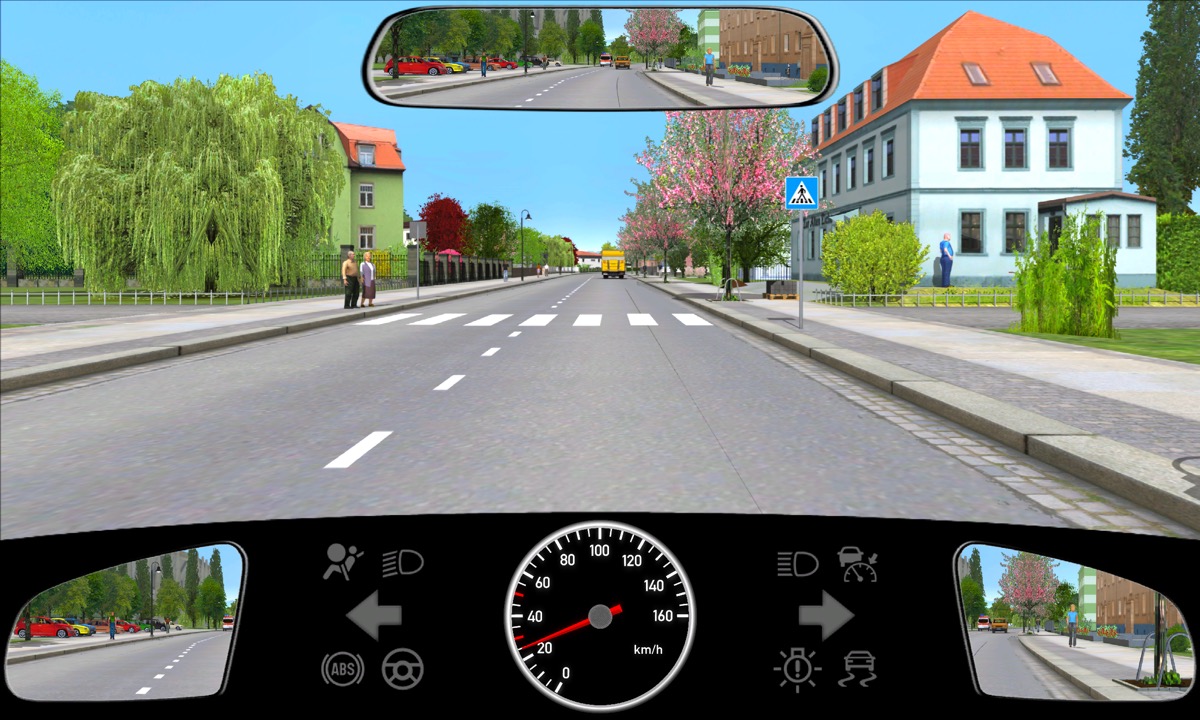Click the bulb failure warning icon
Image resolution: width=1200 pixels, height=720 pixels.
[x=797, y=668]
